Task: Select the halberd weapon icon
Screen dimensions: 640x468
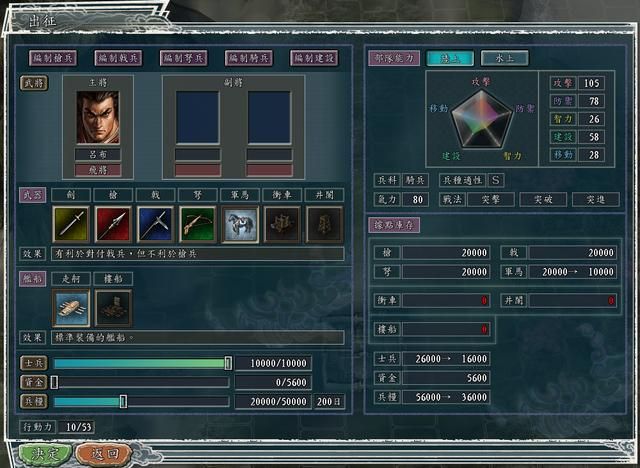Action: pyautogui.click(x=155, y=224)
